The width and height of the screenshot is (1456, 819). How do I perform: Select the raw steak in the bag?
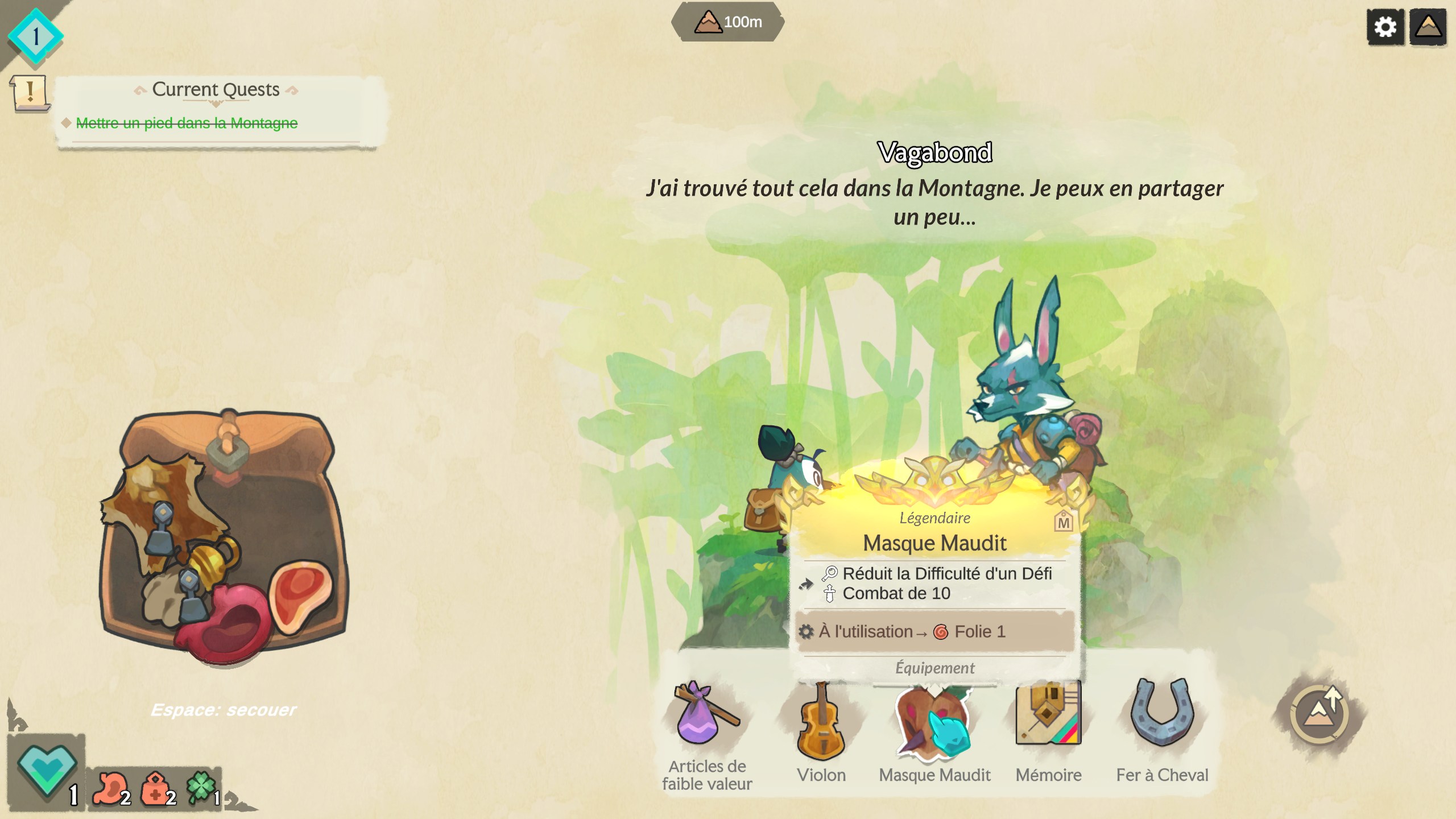pyautogui.click(x=300, y=594)
